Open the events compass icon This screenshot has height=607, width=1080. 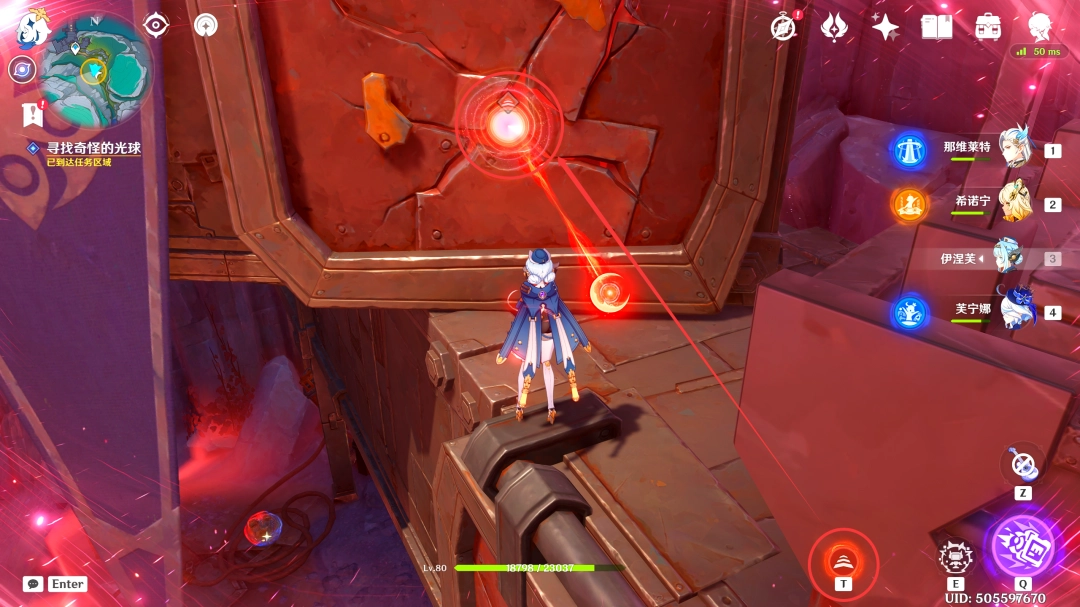coord(785,27)
